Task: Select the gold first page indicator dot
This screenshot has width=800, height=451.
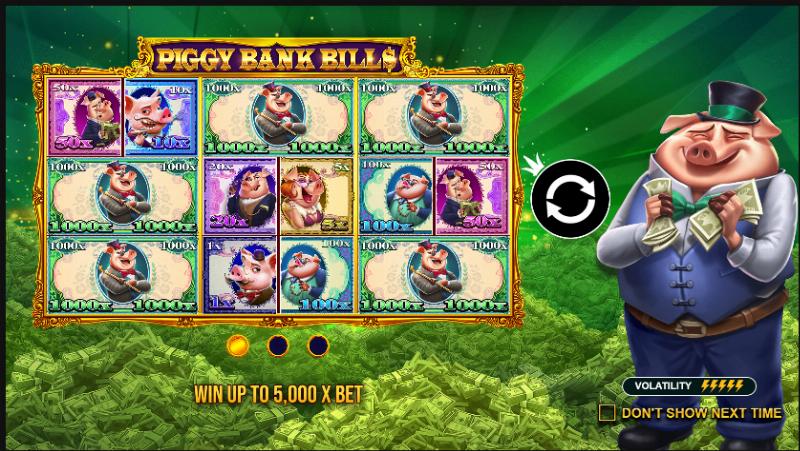Action: click(238, 346)
